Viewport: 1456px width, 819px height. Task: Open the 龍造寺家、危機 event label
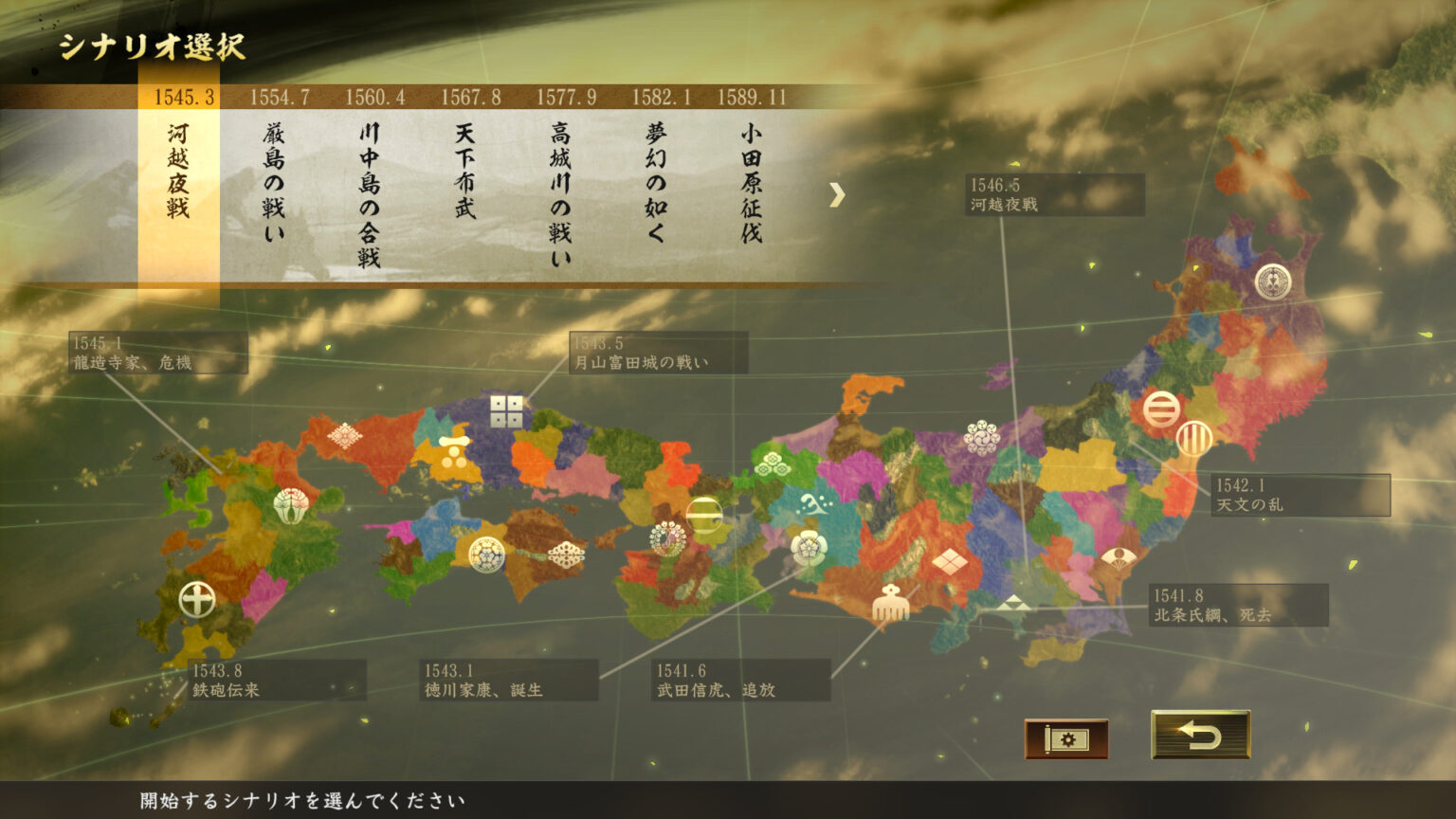pos(158,353)
